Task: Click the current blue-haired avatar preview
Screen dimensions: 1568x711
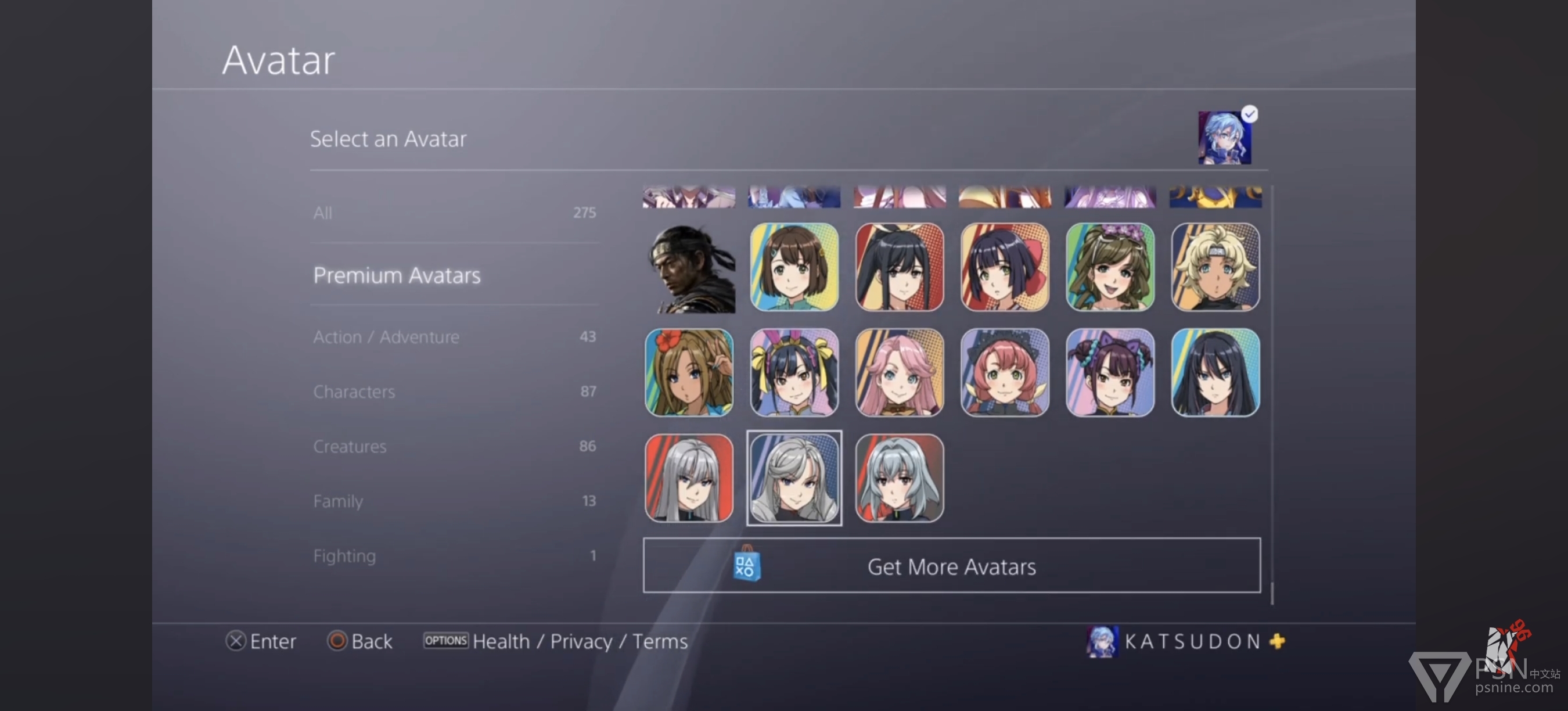Action: [1224, 138]
